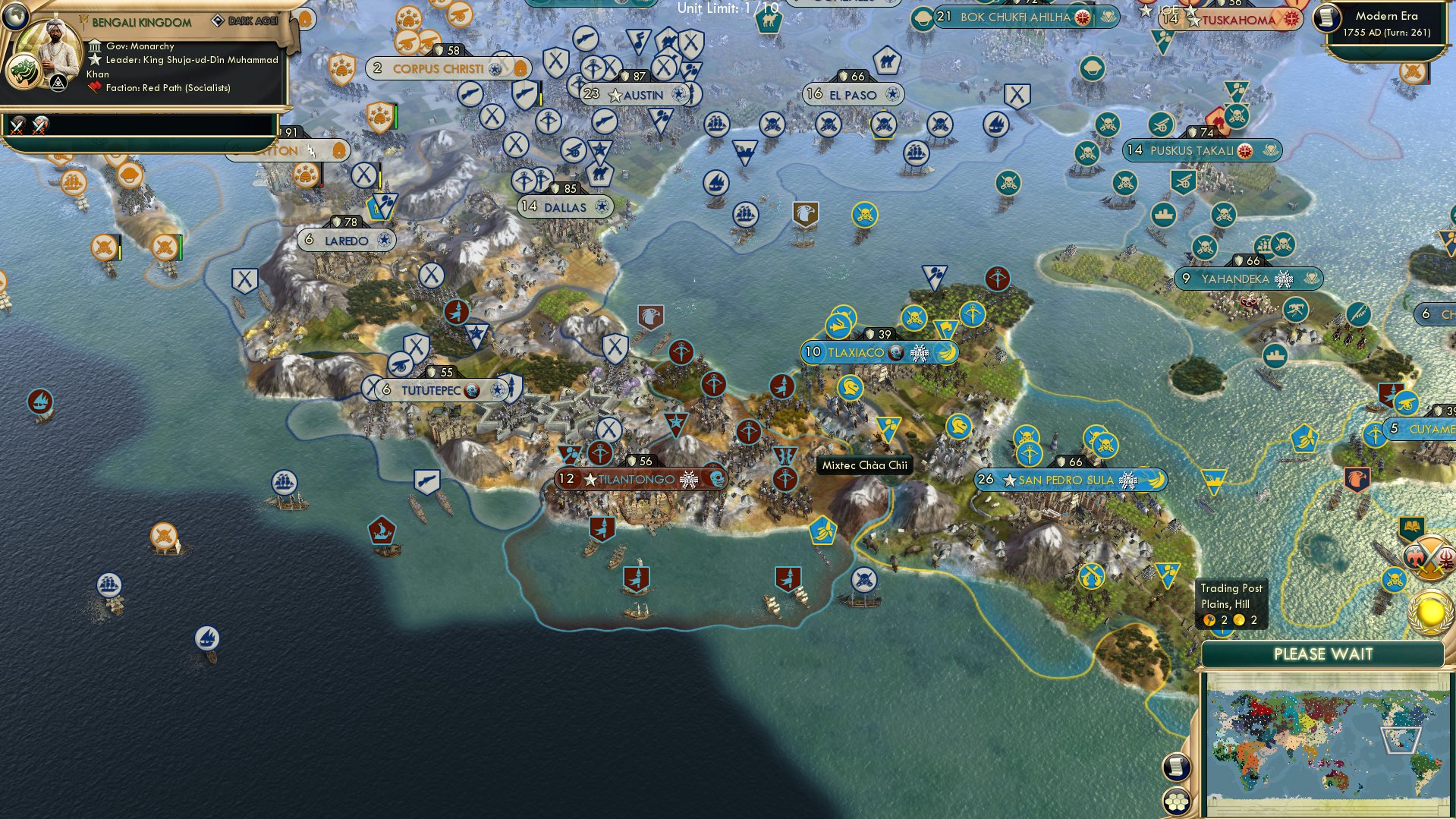Click the blue pirate skull icon above the minimap
Screen dimensions: 1456x819
pos(1394,578)
